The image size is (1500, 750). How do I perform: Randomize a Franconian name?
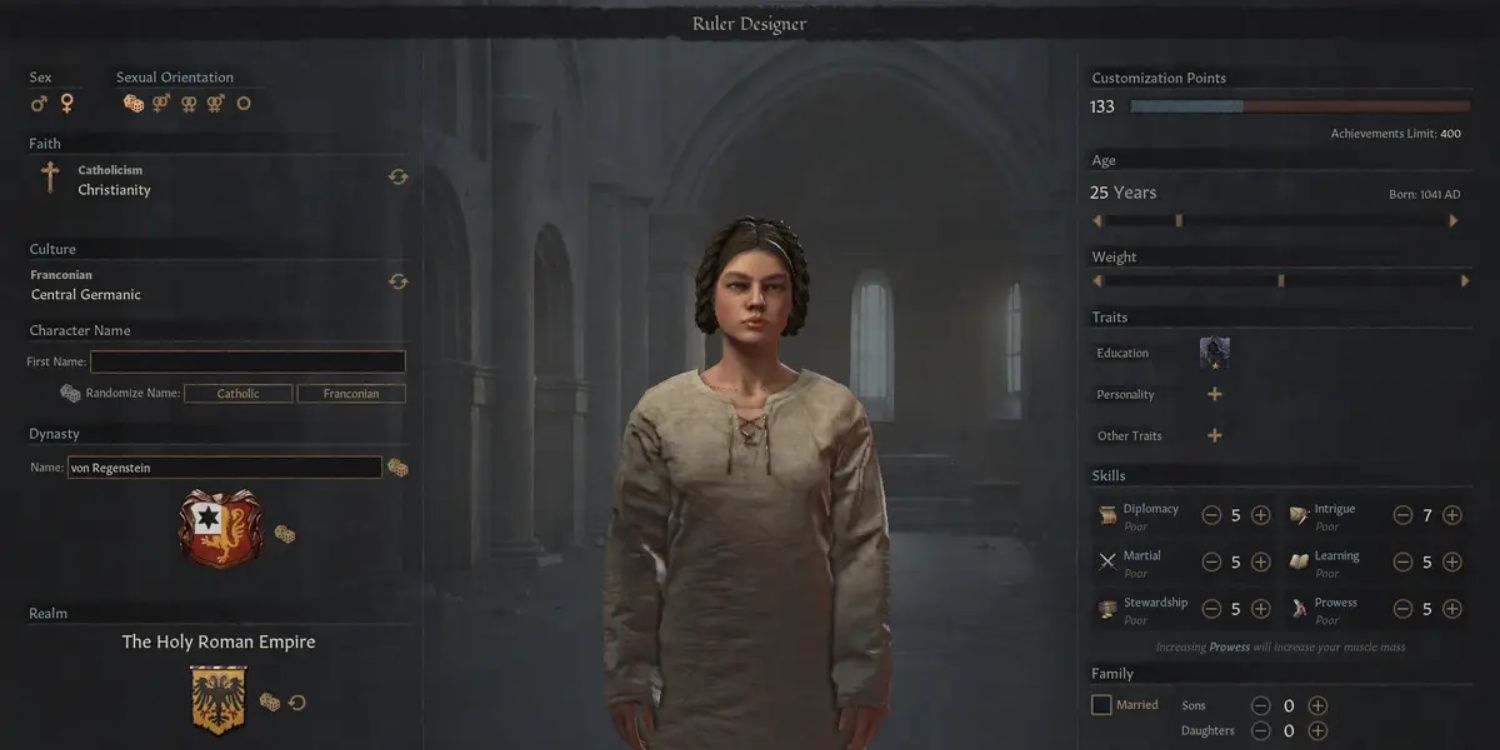click(x=351, y=393)
